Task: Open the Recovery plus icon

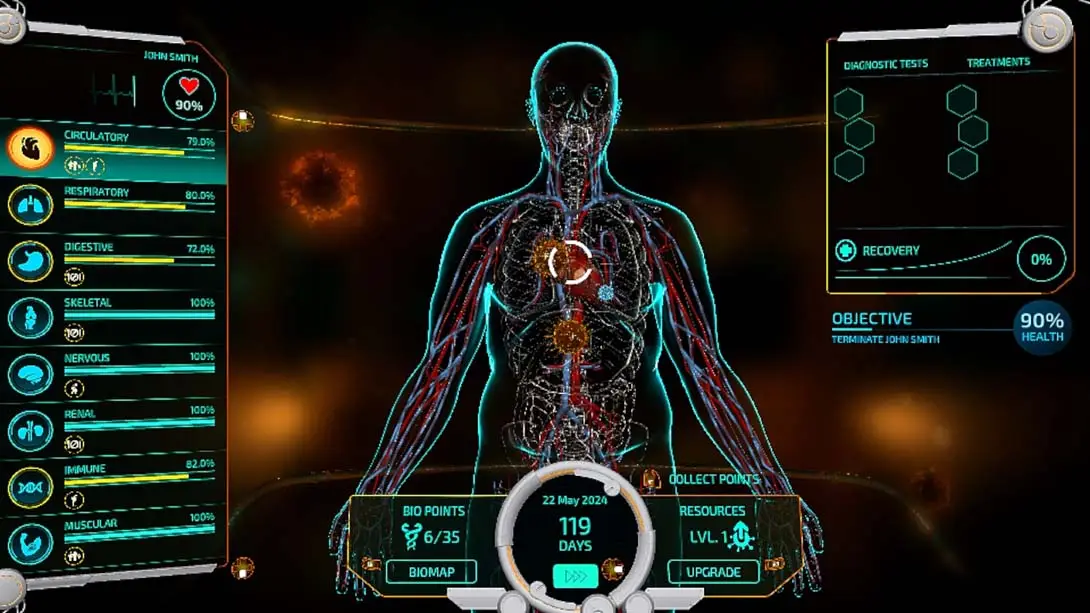Action: tap(846, 251)
